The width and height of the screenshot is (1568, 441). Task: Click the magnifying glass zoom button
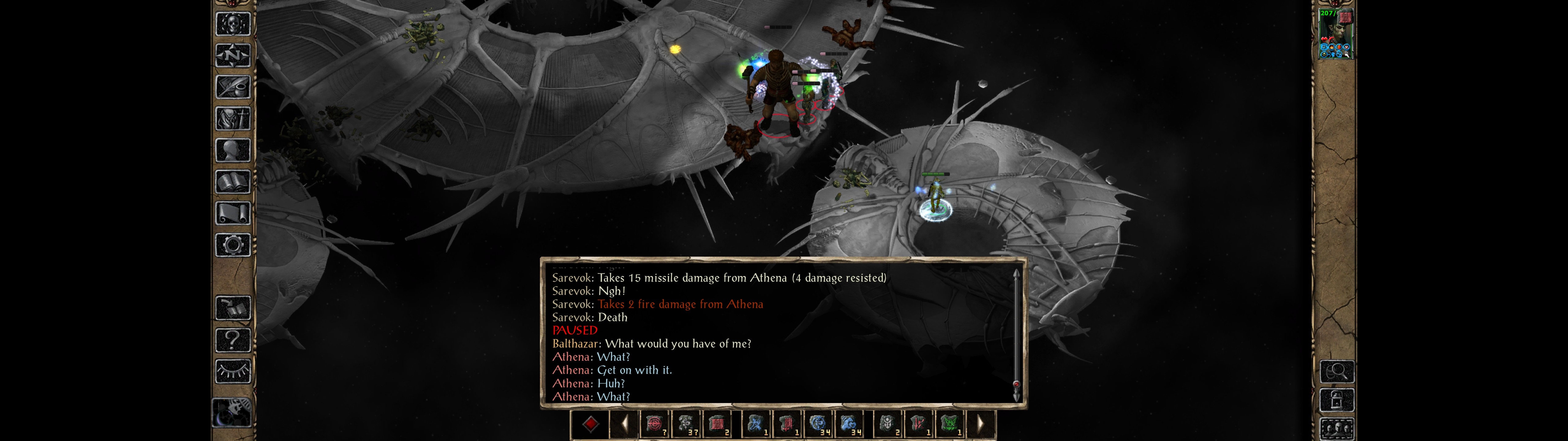(x=1337, y=371)
